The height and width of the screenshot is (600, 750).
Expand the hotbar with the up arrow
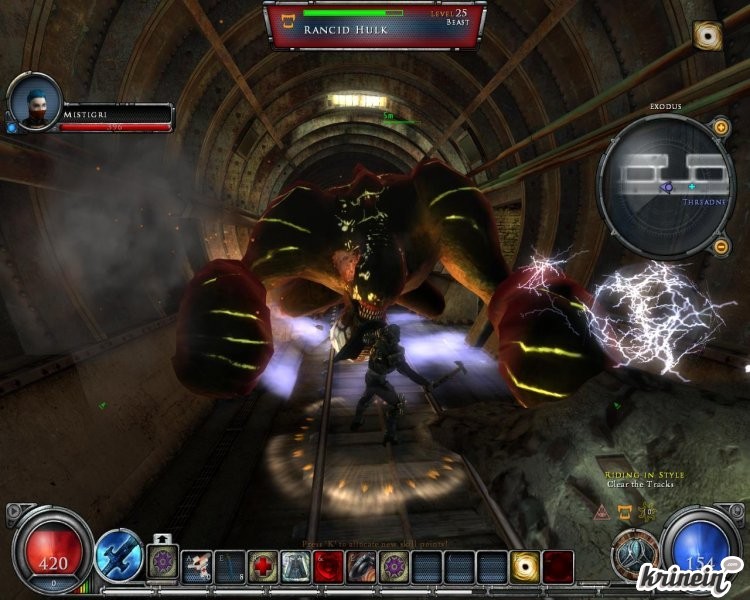[160, 537]
